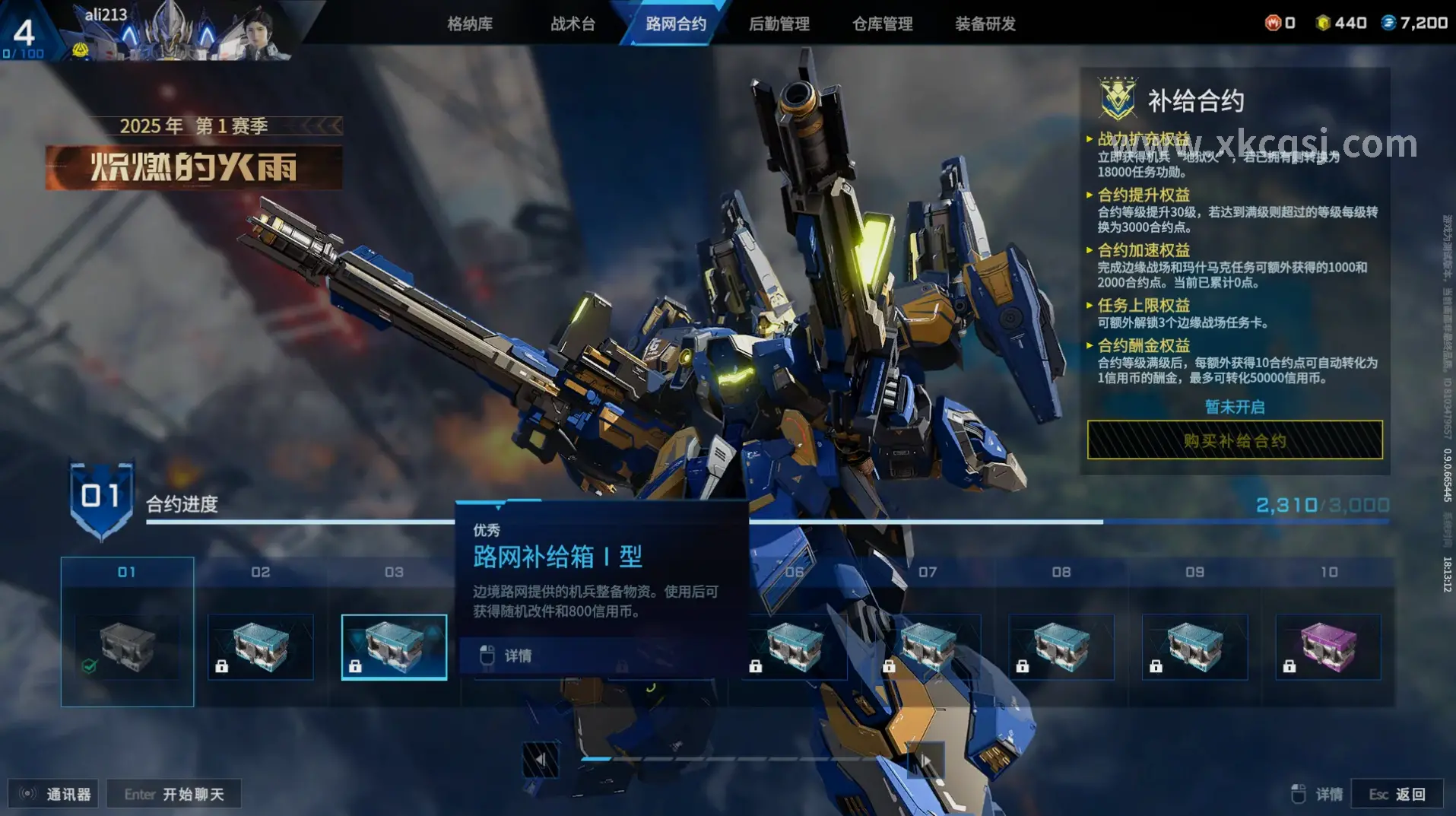Click the 开始聊天 chat input box
The width and height of the screenshot is (1456, 816).
[174, 794]
